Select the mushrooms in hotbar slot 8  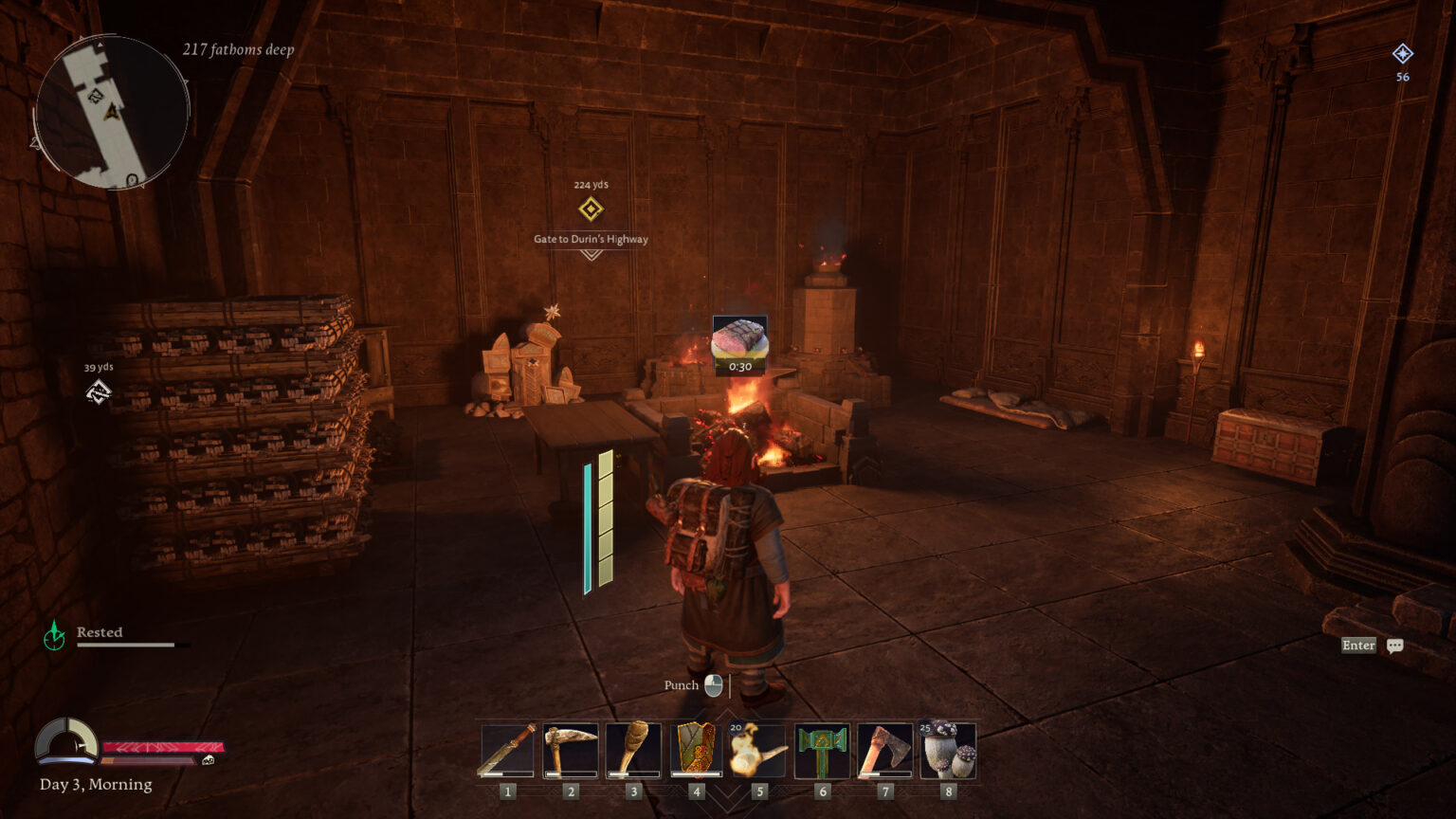tap(947, 752)
